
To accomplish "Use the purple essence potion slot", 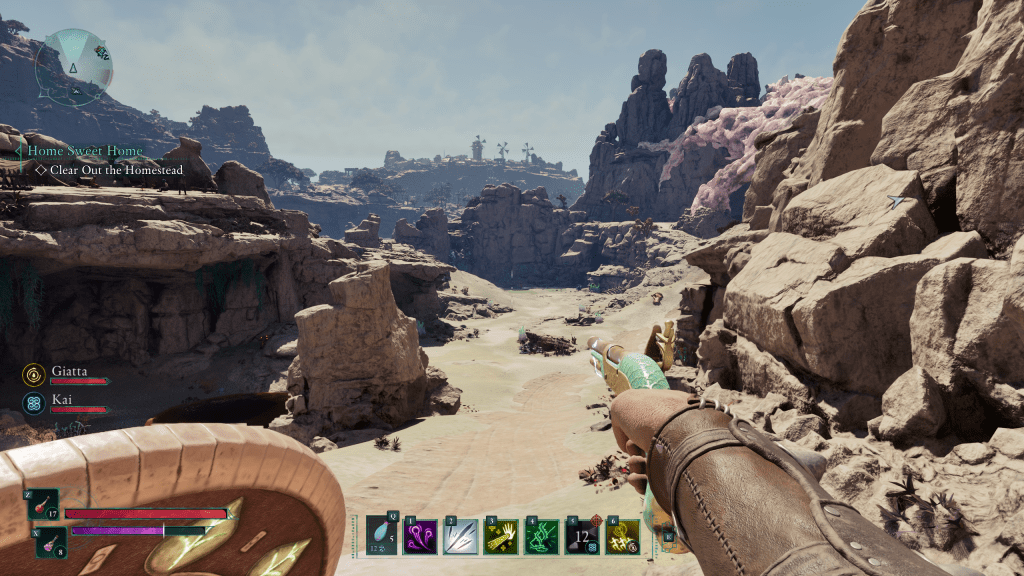I will (x=51, y=542).
